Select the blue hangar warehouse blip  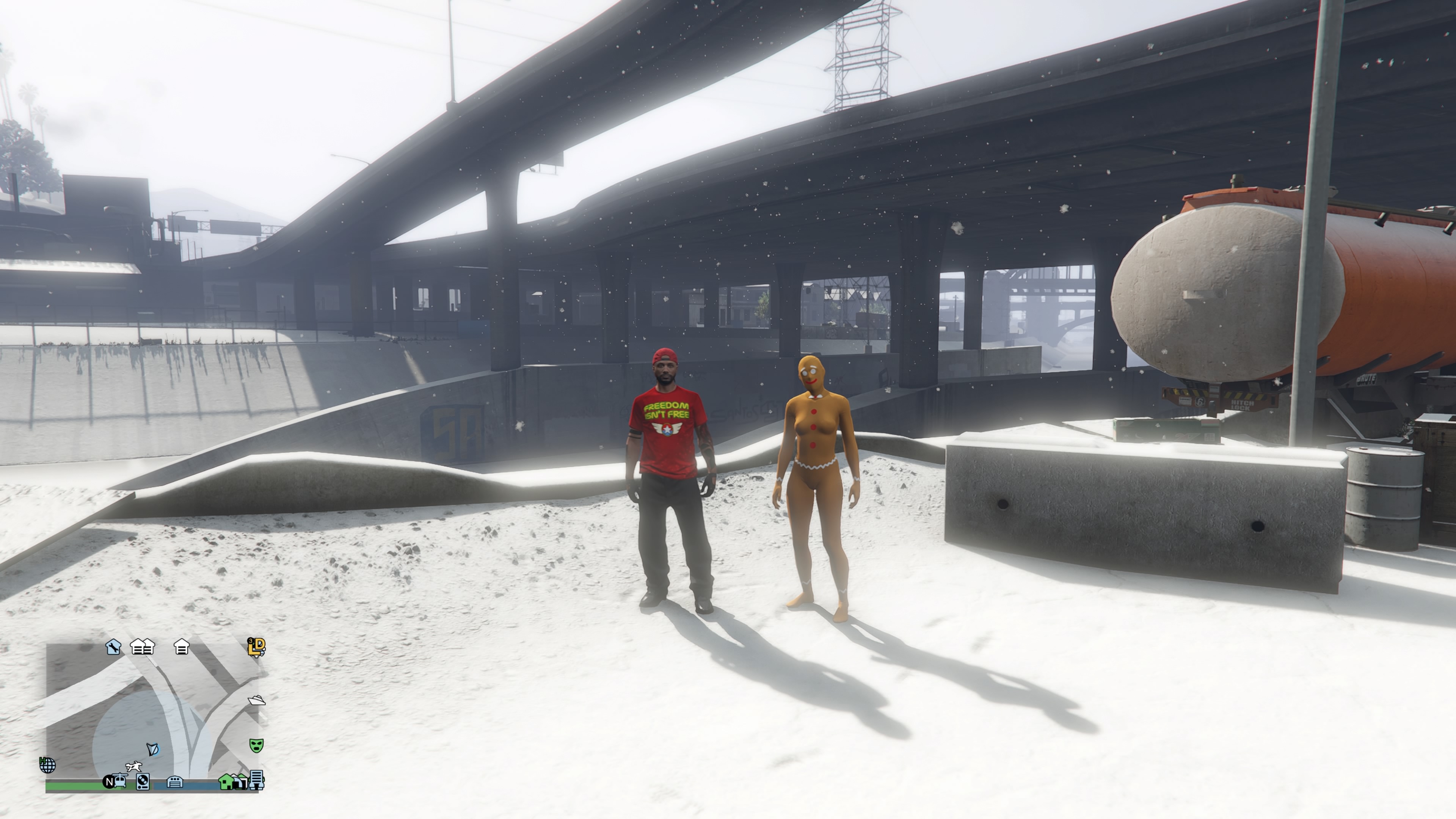175,782
